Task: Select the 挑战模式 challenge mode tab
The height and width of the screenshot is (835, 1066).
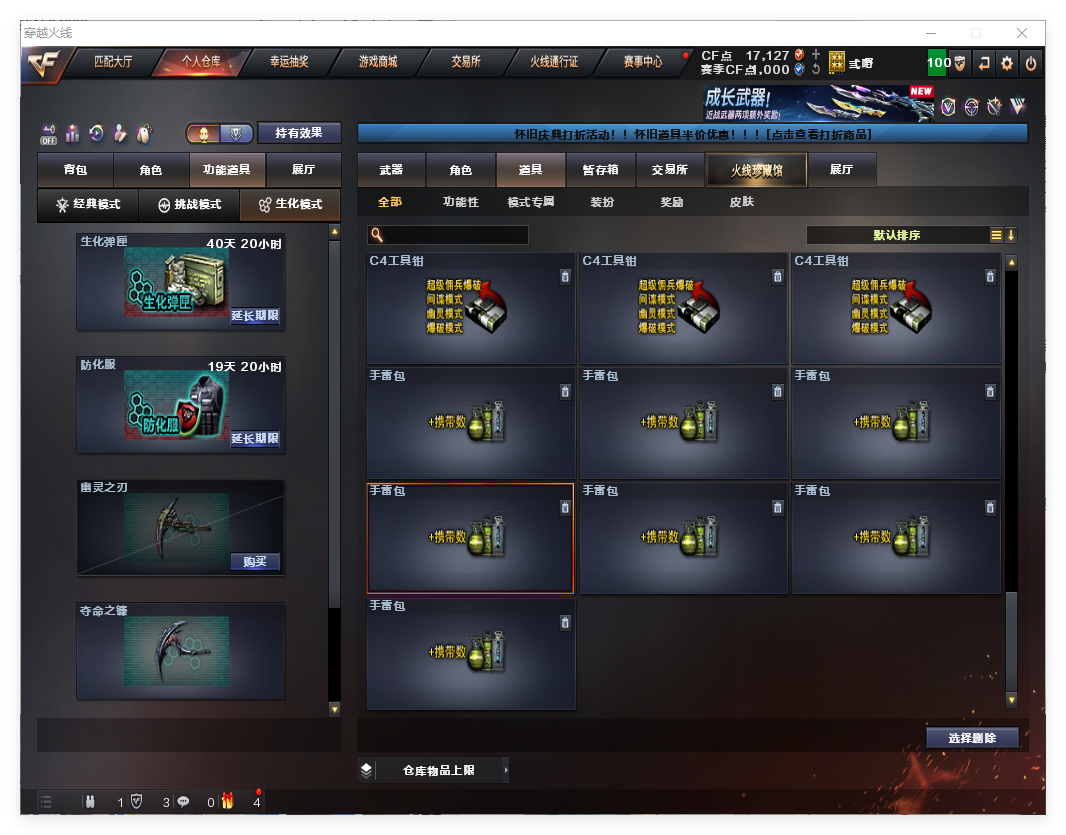Action: pos(190,204)
